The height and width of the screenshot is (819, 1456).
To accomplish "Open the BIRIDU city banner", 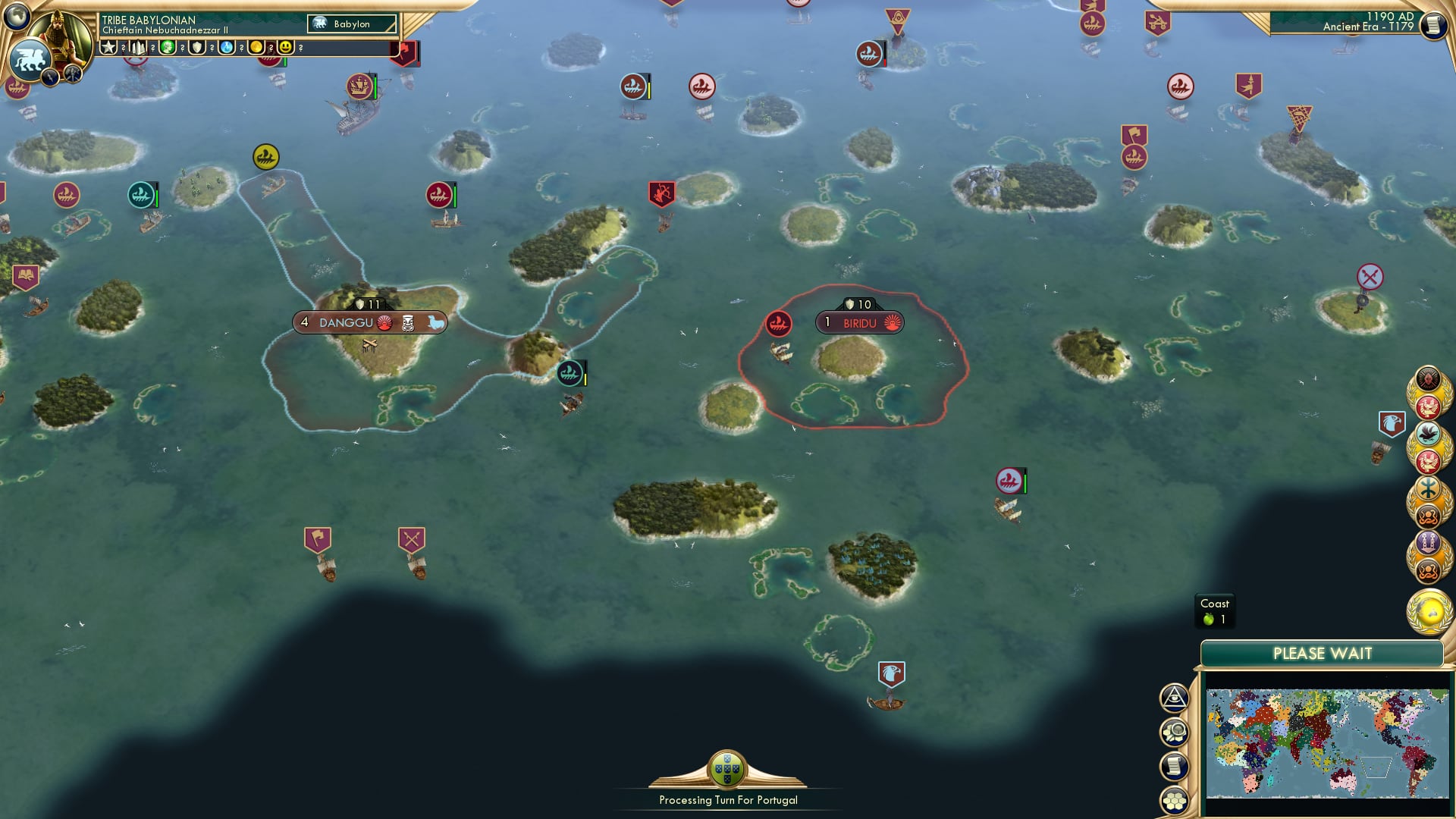I will (859, 322).
